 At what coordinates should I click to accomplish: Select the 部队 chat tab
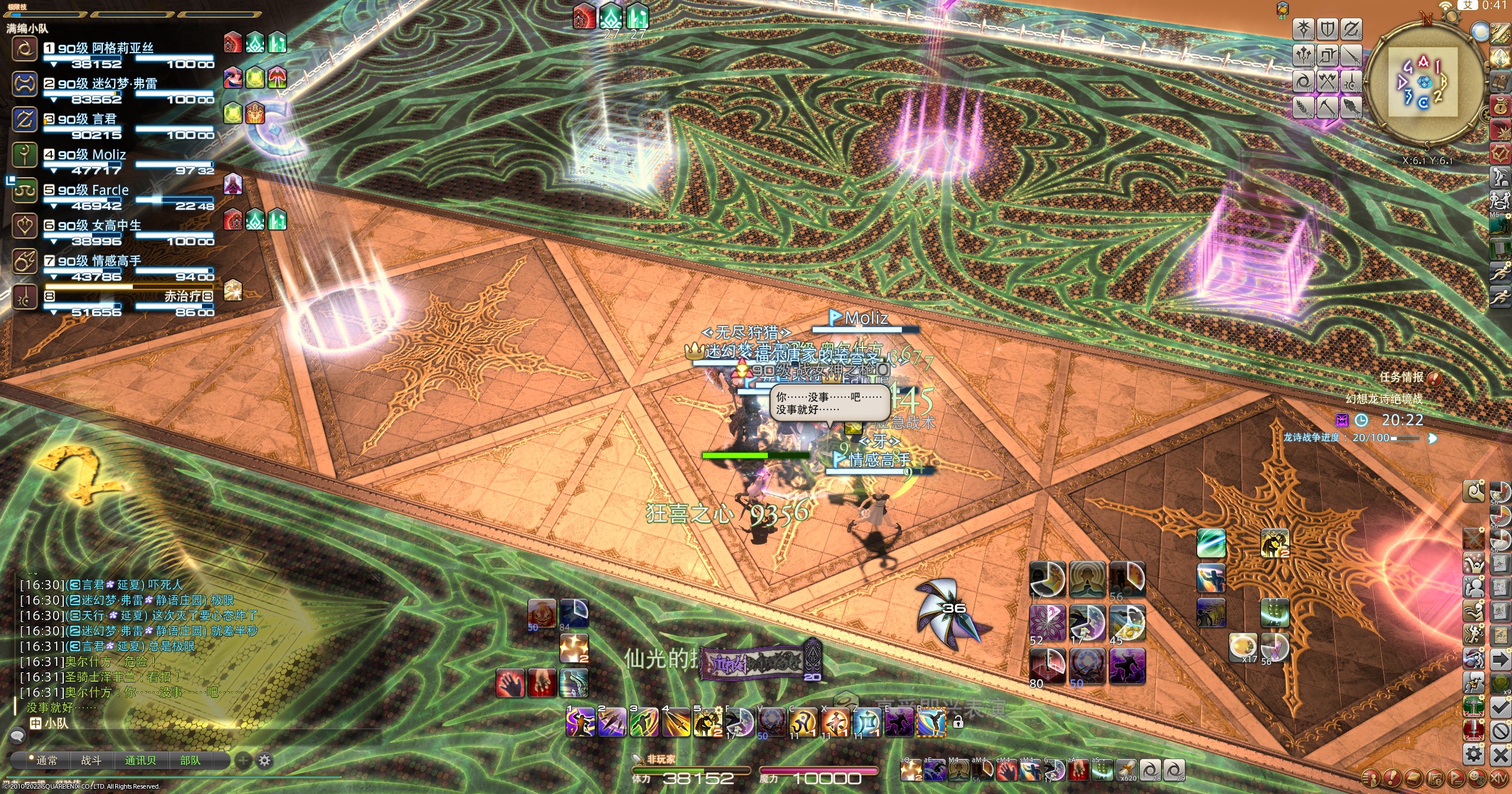pyautogui.click(x=190, y=761)
